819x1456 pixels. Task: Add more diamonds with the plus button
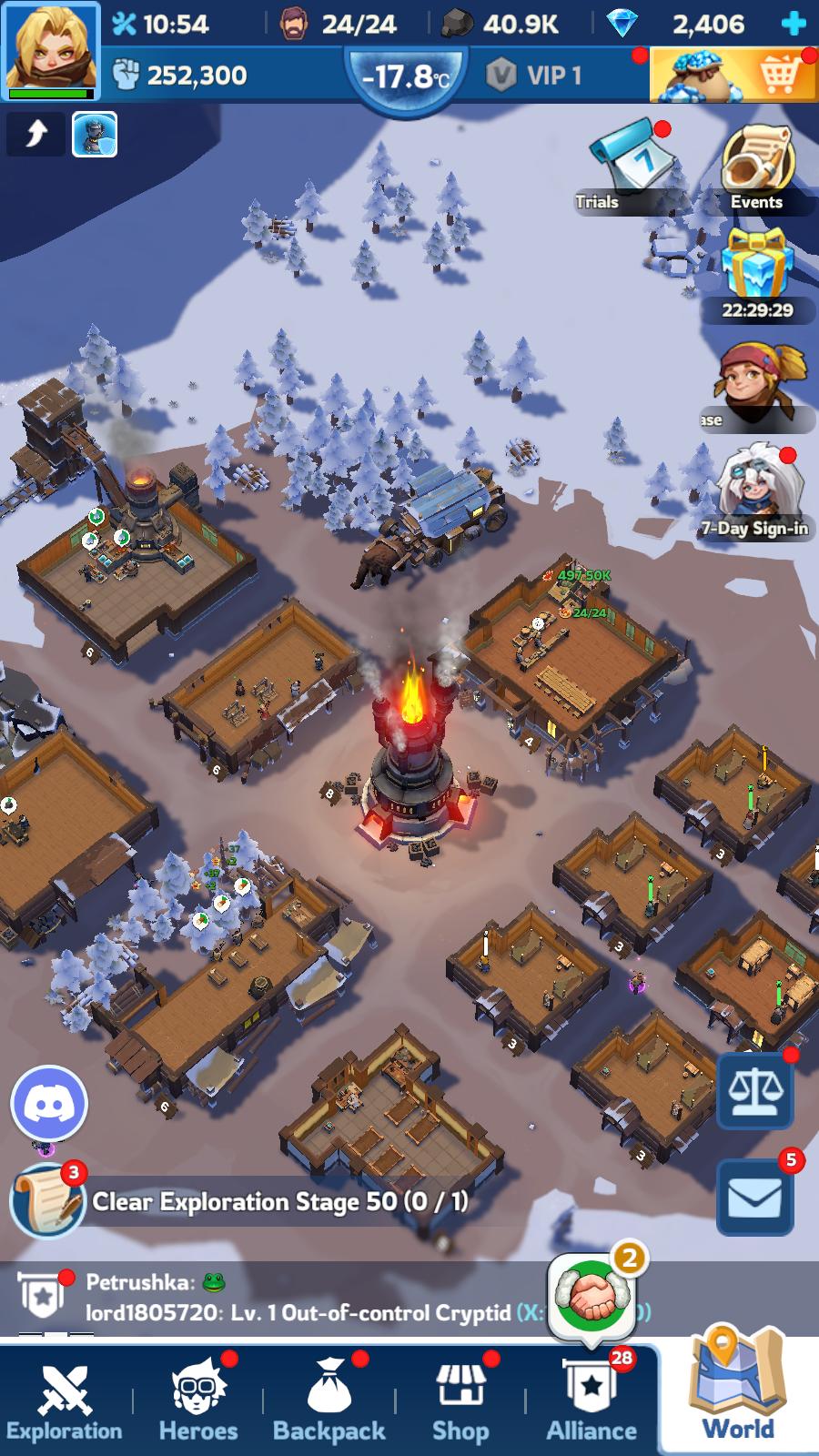[794, 24]
